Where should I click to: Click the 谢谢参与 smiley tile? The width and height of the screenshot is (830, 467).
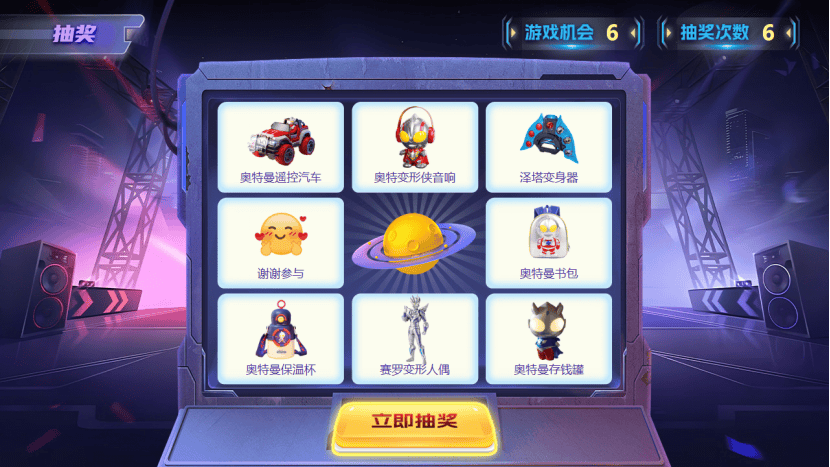tap(281, 243)
